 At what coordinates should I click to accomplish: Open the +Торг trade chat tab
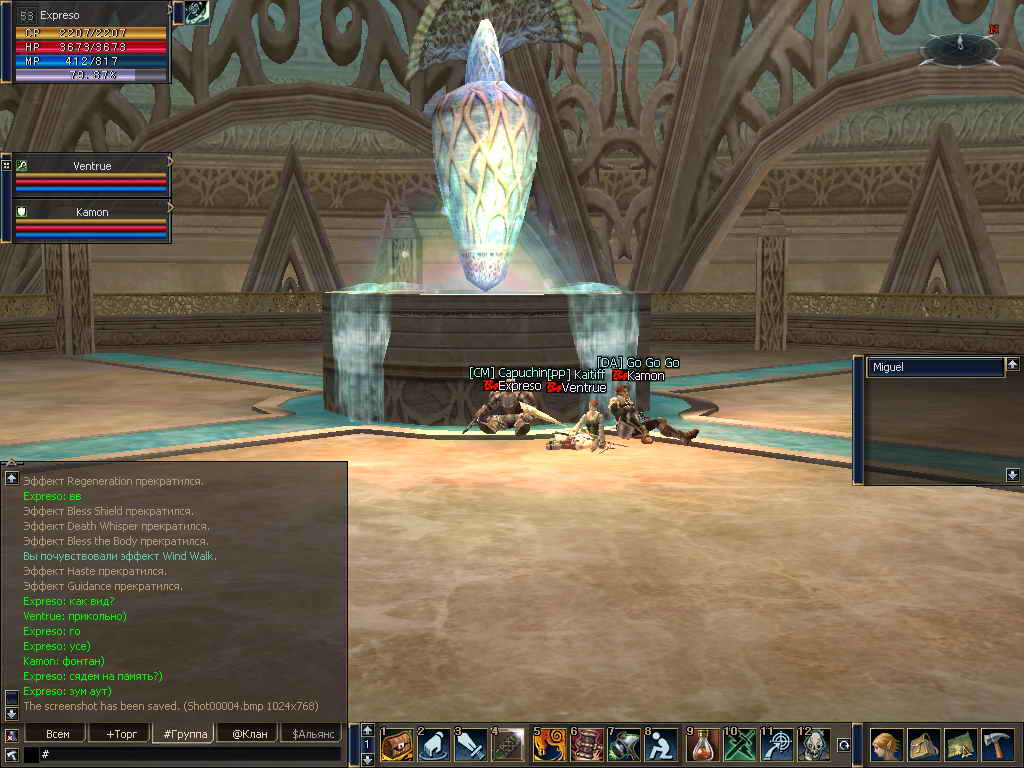click(120, 734)
